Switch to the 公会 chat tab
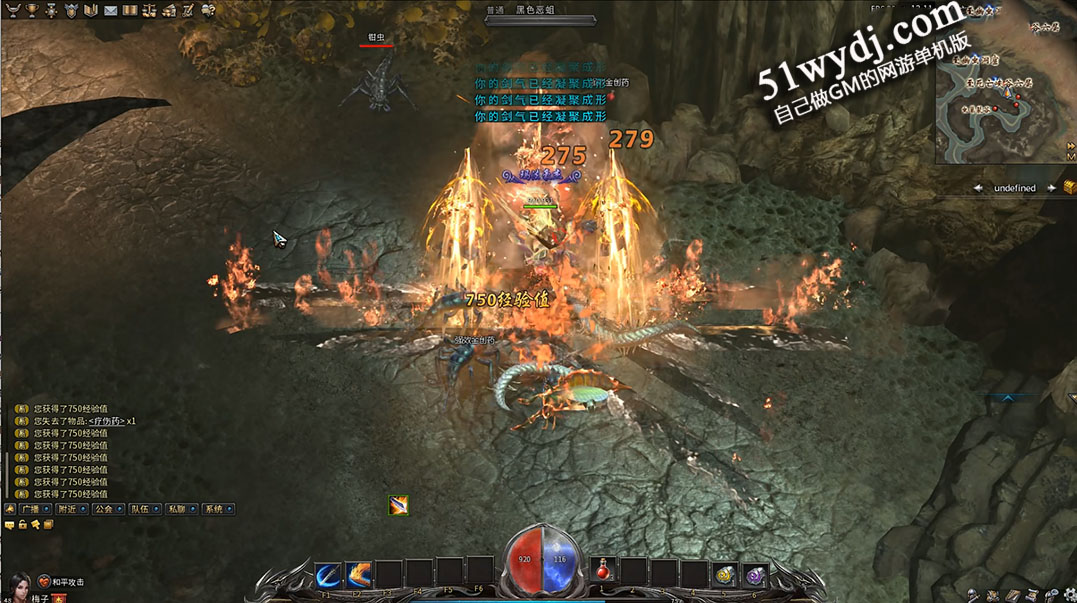Viewport: 1077px width, 603px height. (x=104, y=509)
